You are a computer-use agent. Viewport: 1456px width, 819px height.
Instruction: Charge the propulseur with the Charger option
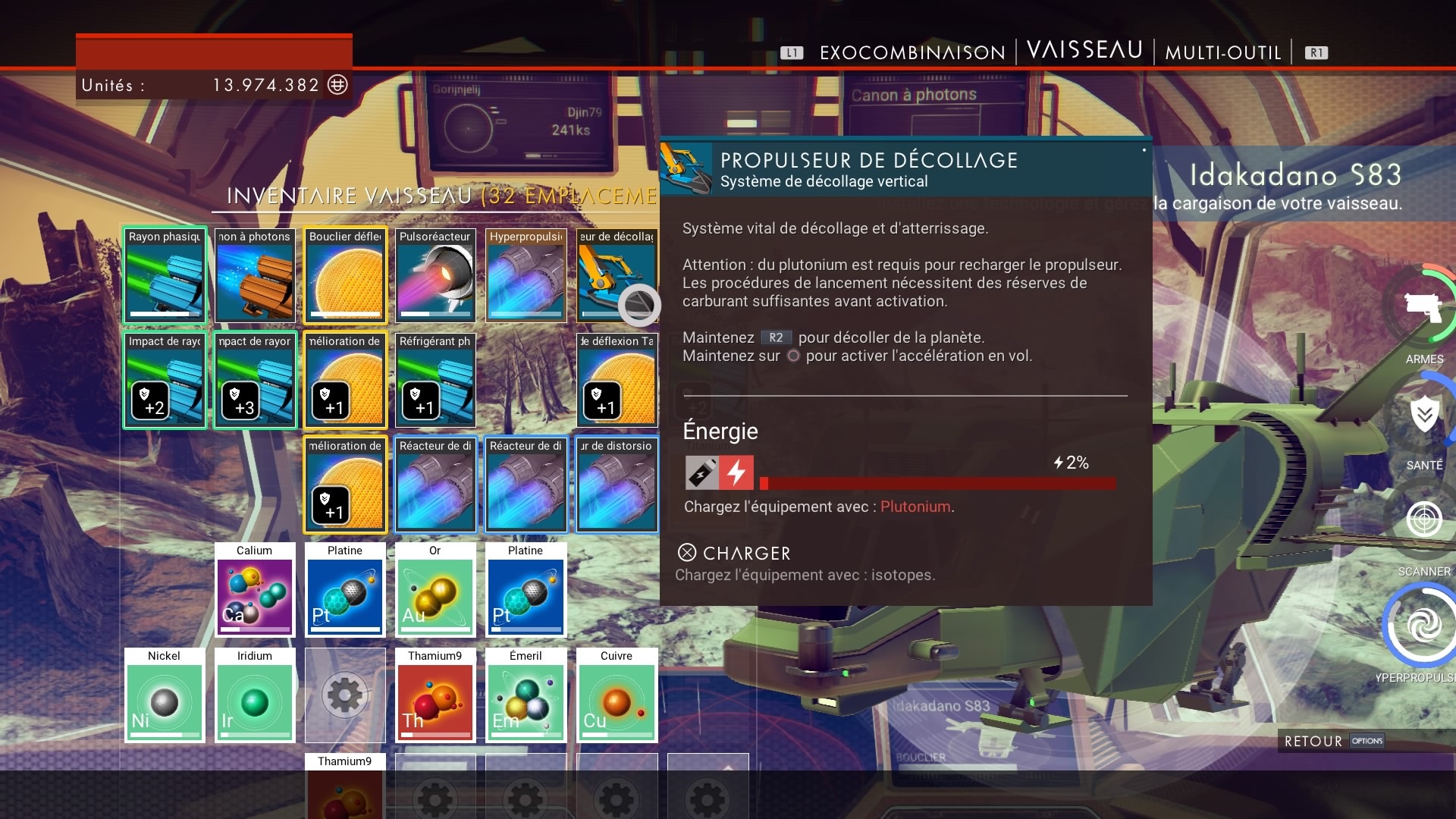coord(734,553)
